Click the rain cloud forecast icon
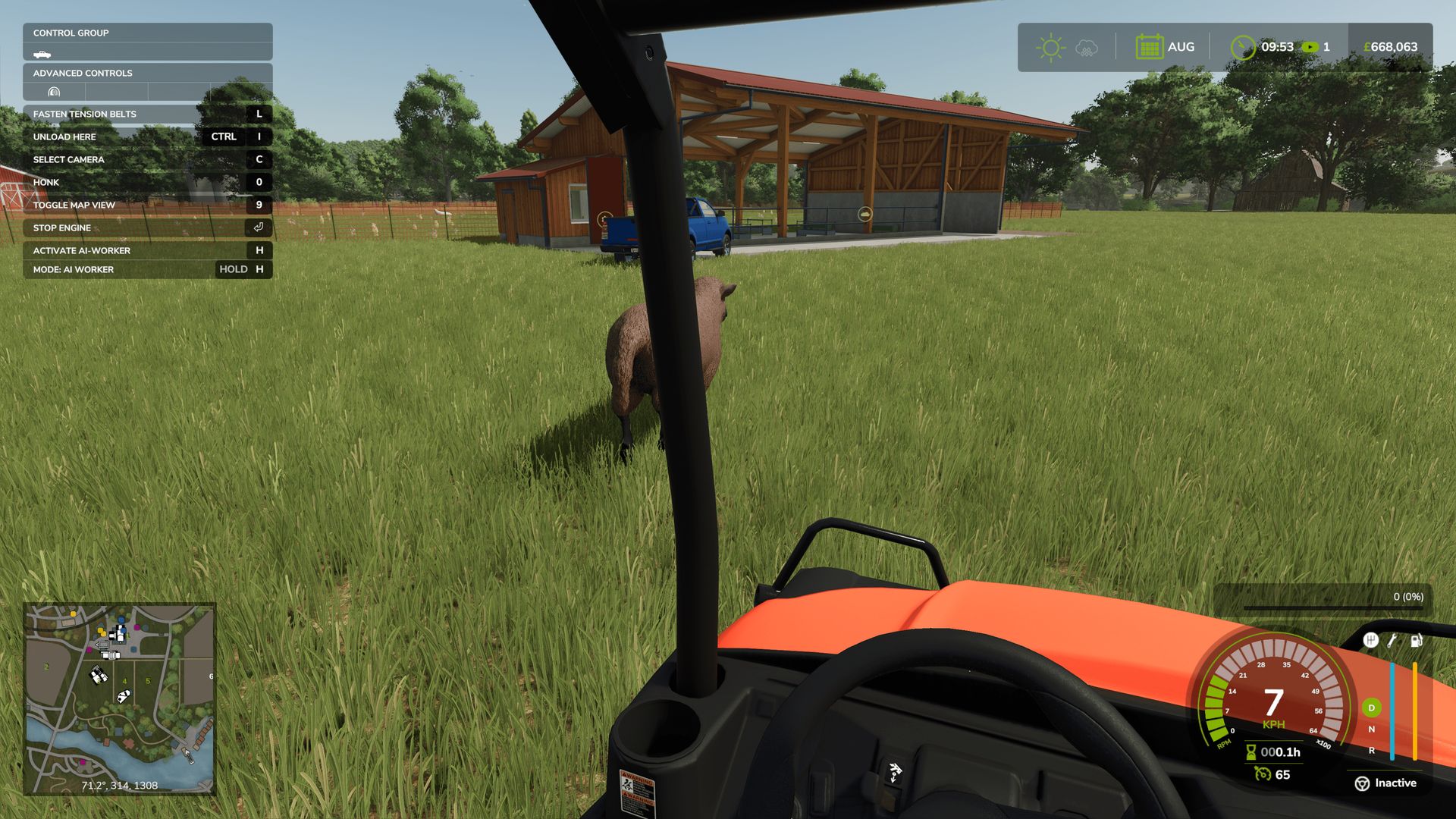The width and height of the screenshot is (1456, 819). (x=1086, y=47)
